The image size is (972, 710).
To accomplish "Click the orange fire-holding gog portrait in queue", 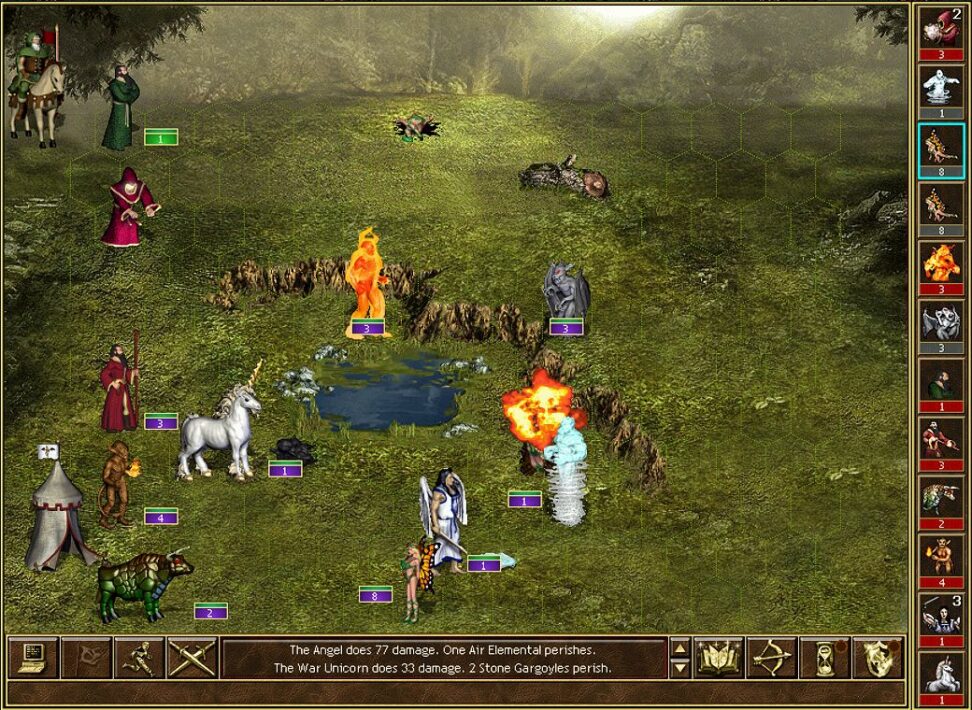I will 941,556.
